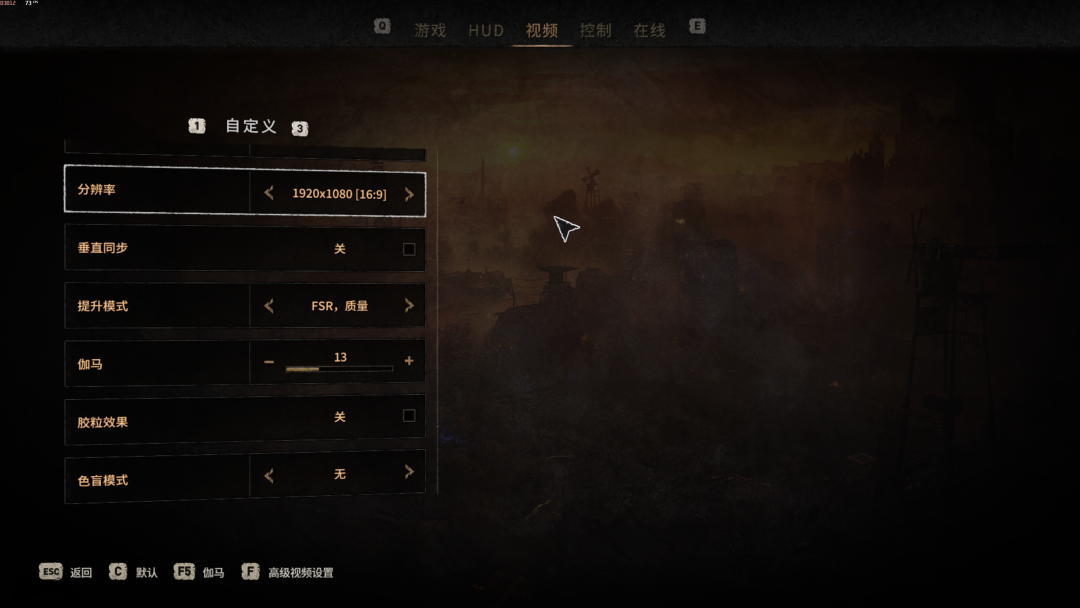Select the next 提升模式 option

(x=409, y=306)
